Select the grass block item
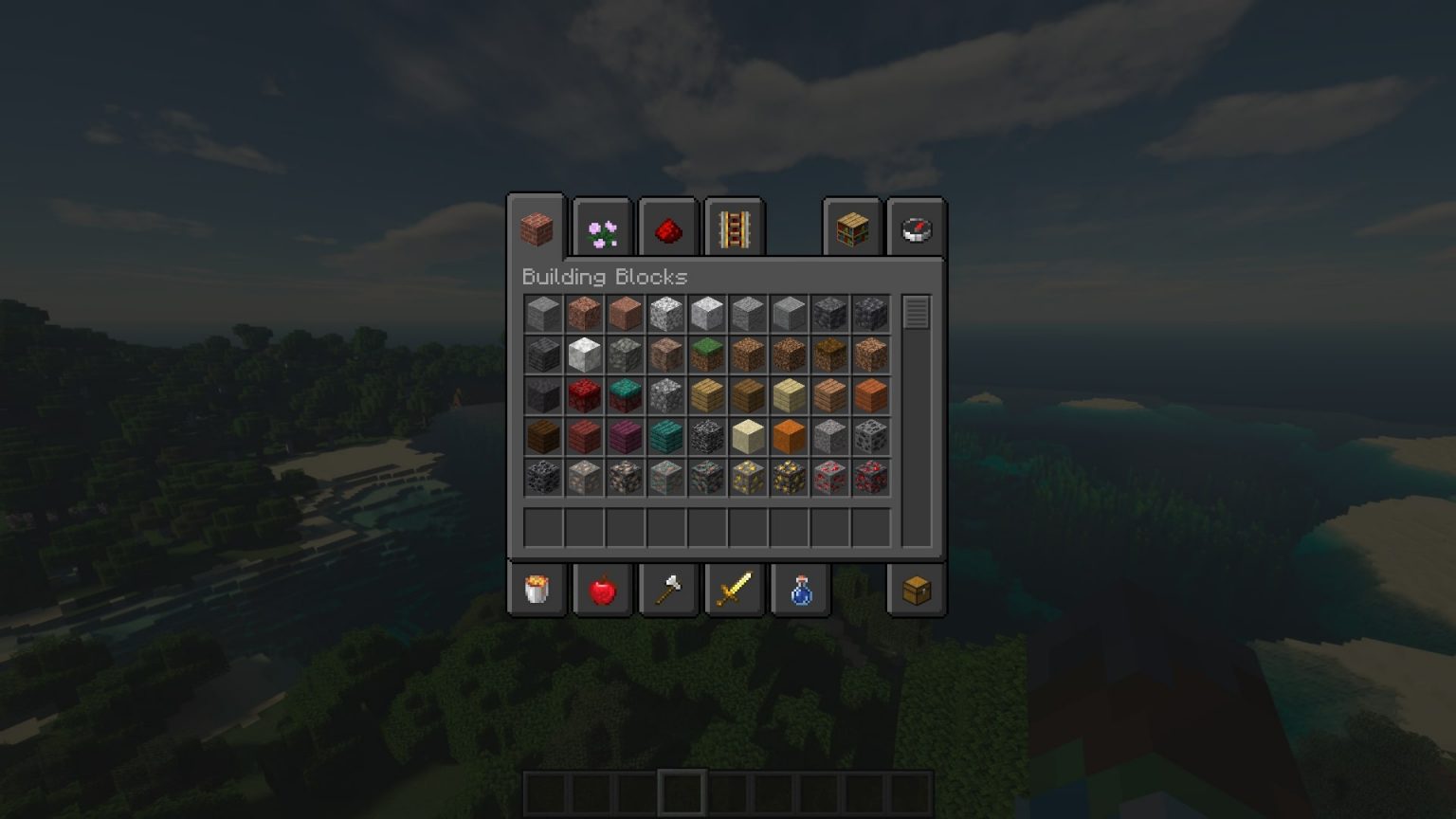1456x819 pixels. point(707,354)
